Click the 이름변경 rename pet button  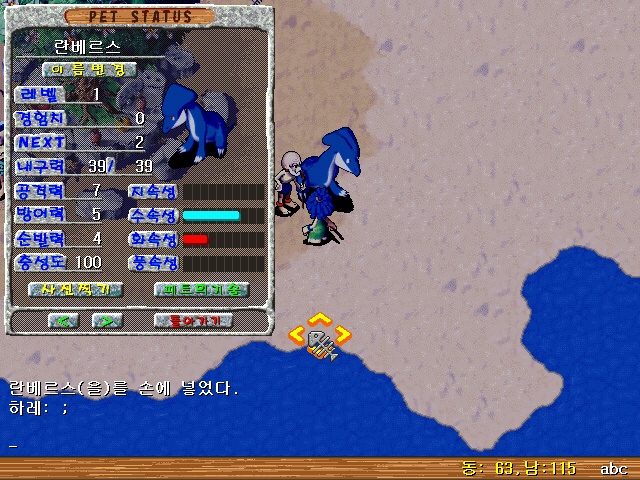pyautogui.click(x=89, y=70)
